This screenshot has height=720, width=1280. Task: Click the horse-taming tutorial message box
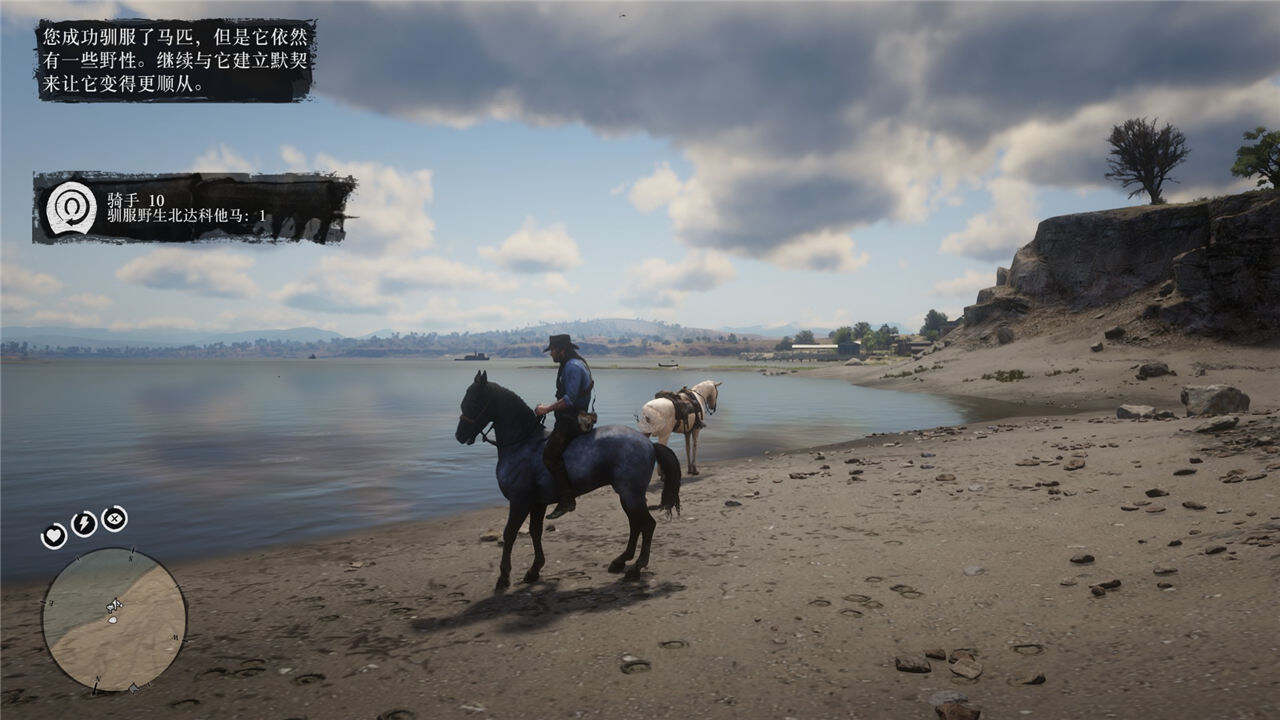pyautogui.click(x=176, y=60)
